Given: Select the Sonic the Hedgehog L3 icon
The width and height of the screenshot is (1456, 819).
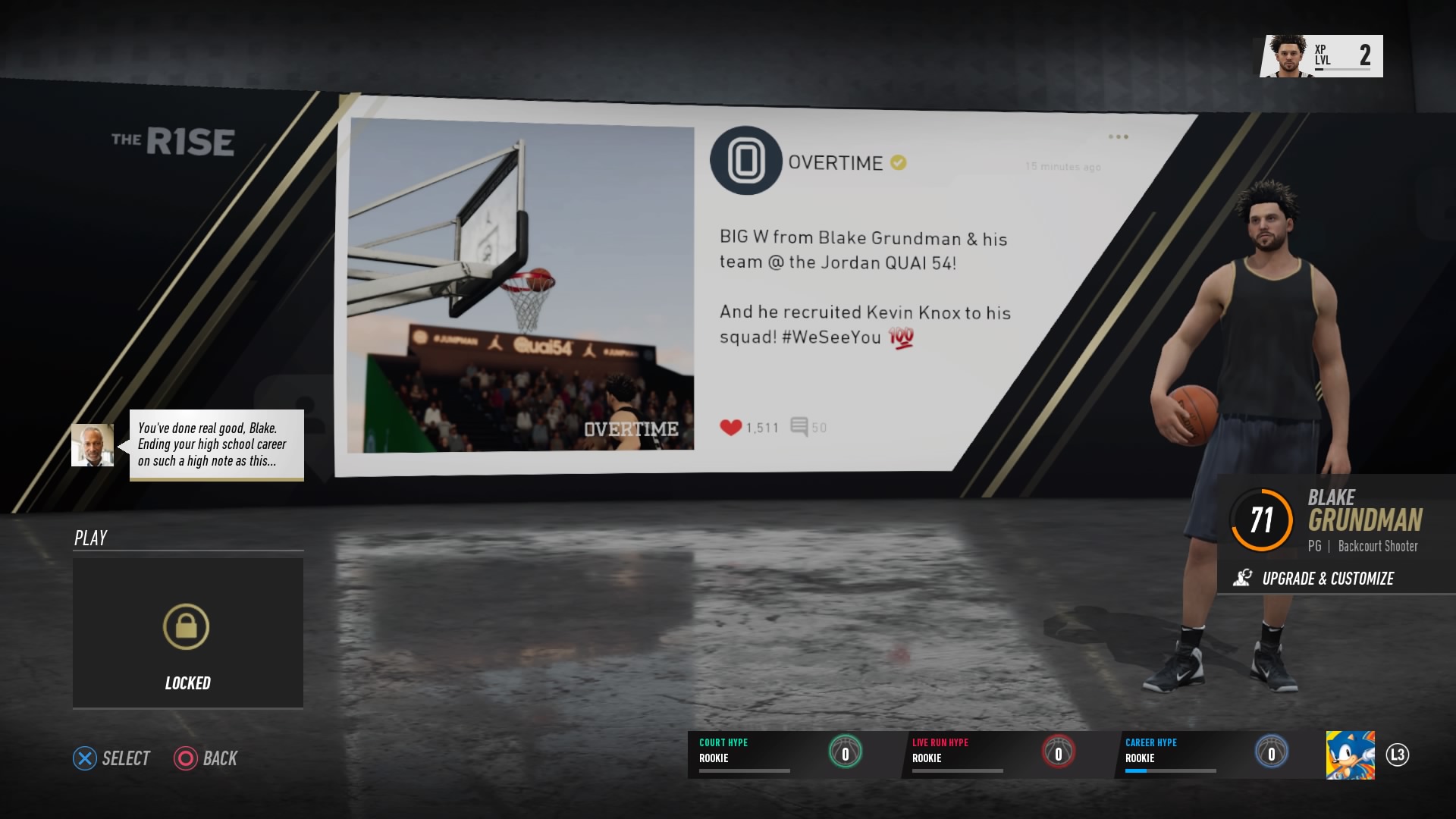Looking at the screenshot, I should coord(1352,755).
